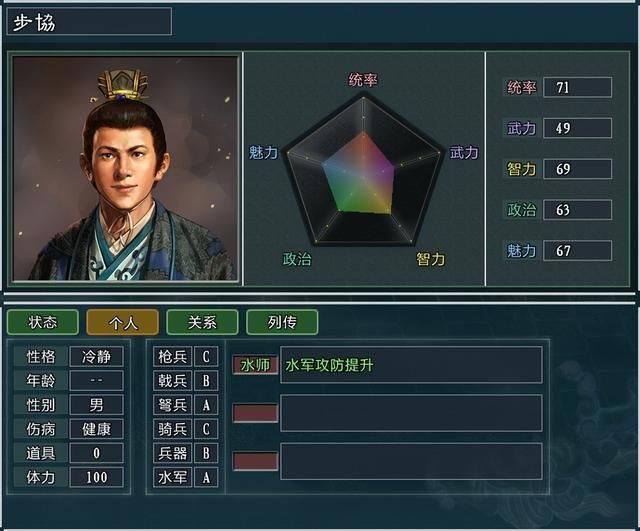640x531 pixels.
Task: Click the 步协 officer portrait
Action: pos(125,168)
